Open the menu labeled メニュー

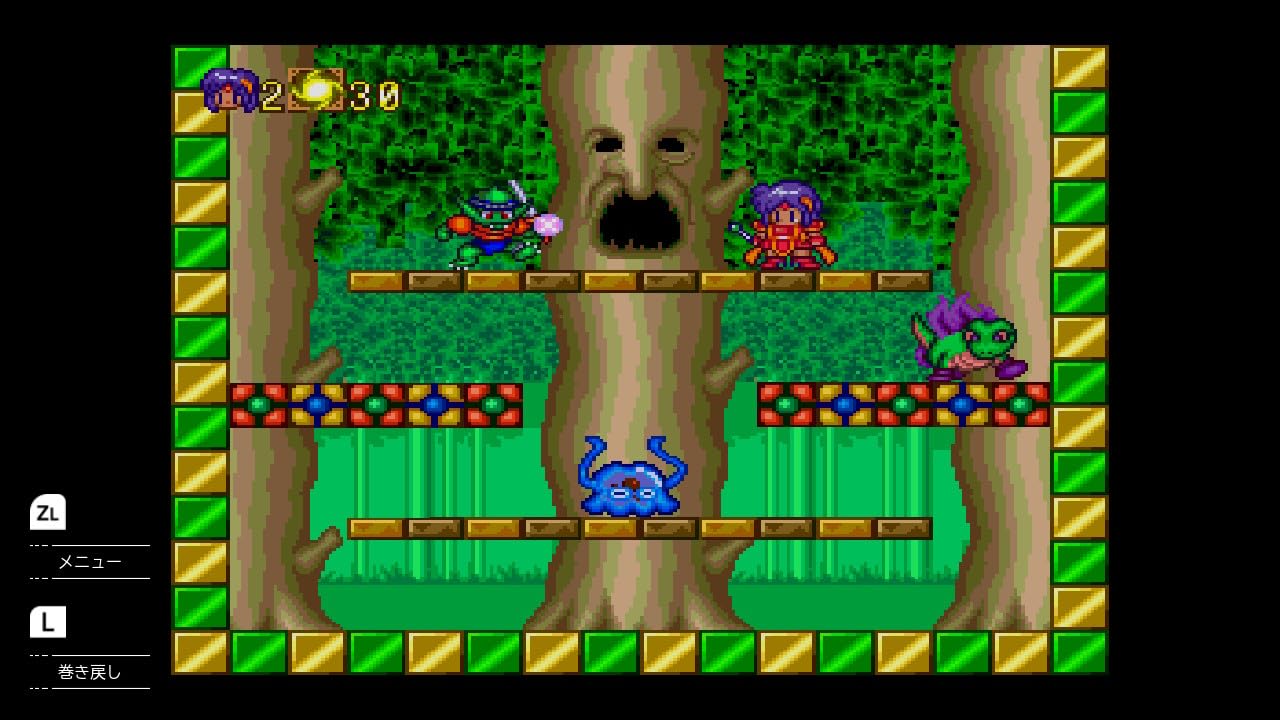[x=90, y=562]
